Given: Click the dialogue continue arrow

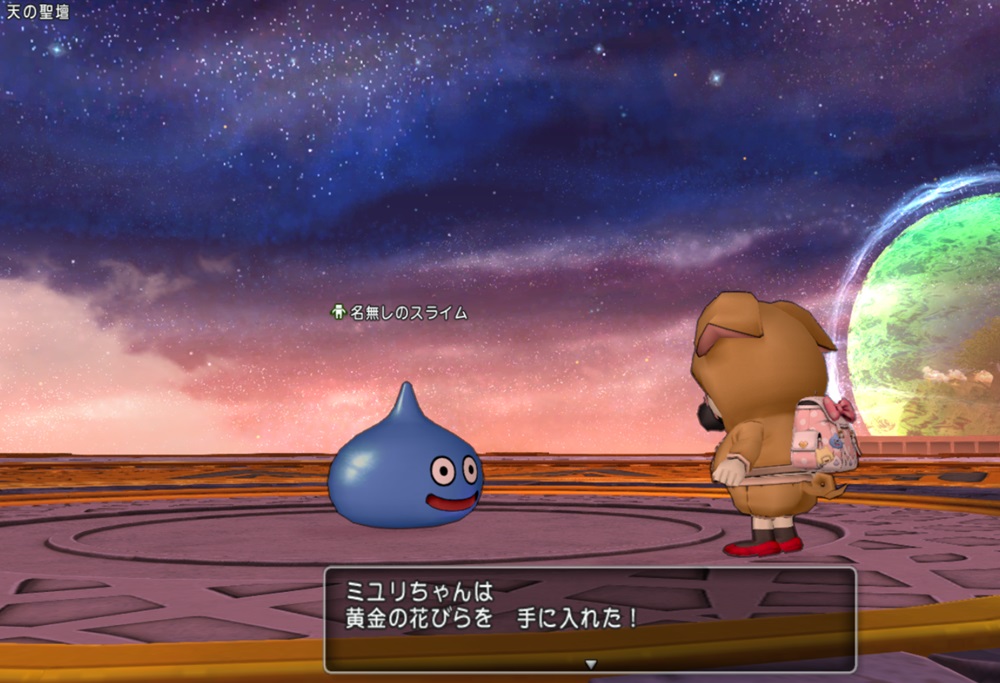Looking at the screenshot, I should pos(590,663).
